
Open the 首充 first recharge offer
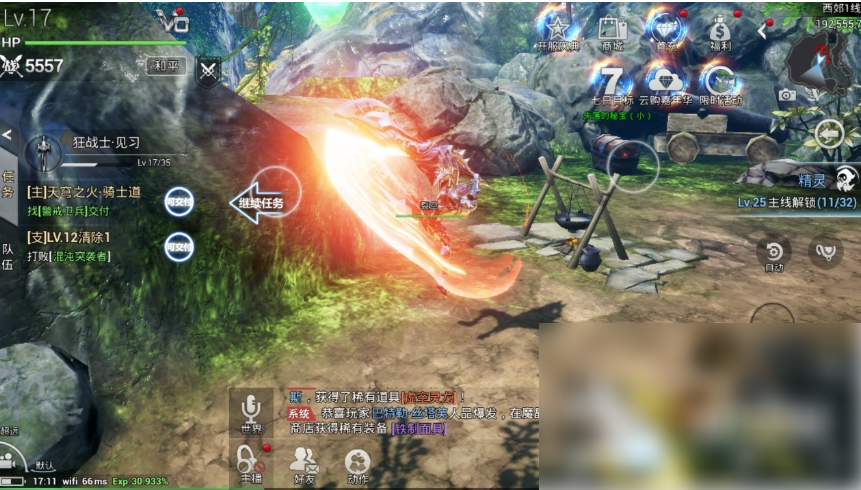pyautogui.click(x=665, y=32)
